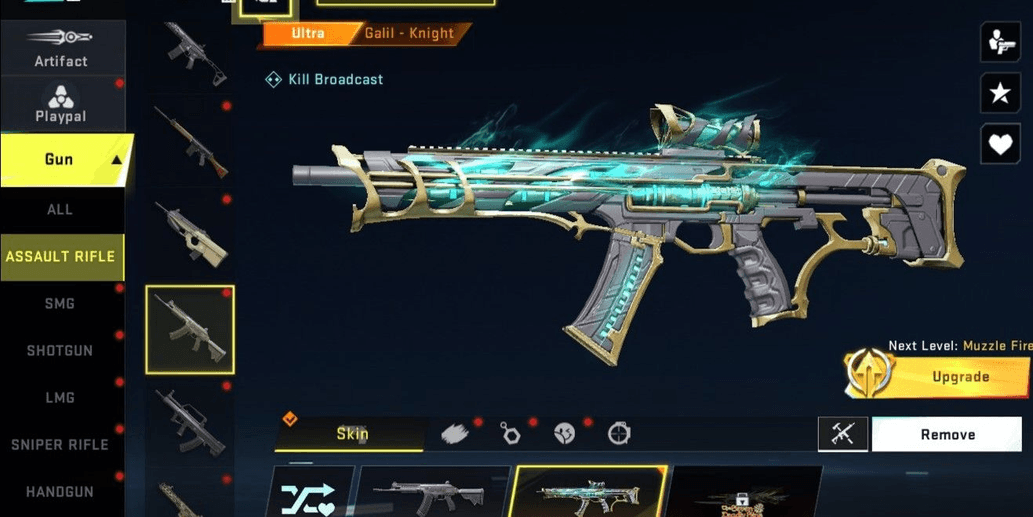Viewport: 1033px width, 517px height.
Task: Switch to the crosshair reticle tab
Action: click(x=620, y=434)
